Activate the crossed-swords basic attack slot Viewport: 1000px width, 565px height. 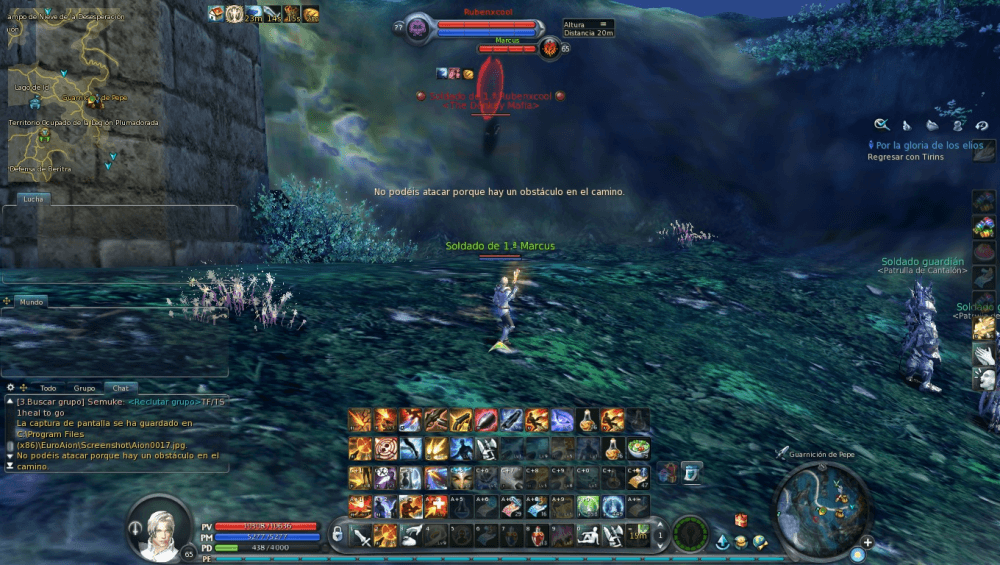pyautogui.click(x=361, y=535)
